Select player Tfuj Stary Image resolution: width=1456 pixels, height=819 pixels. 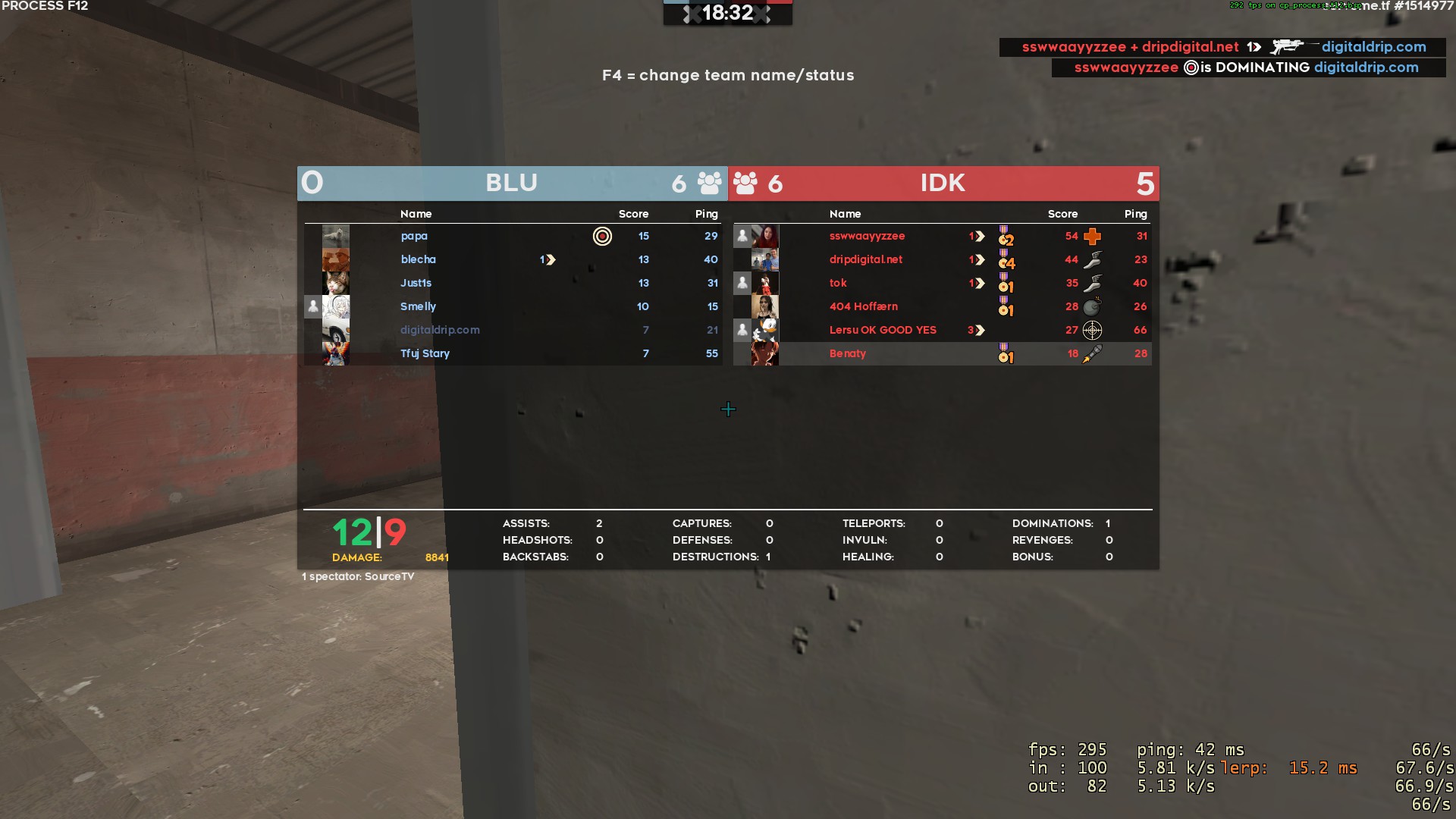click(x=425, y=353)
